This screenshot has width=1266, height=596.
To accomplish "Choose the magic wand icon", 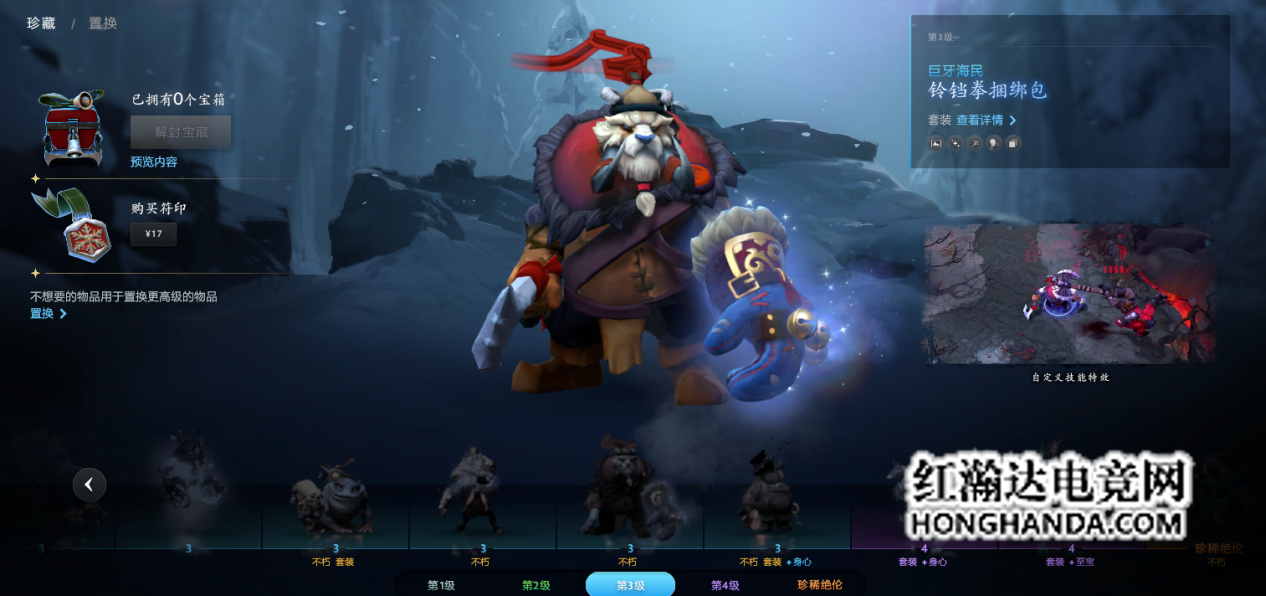I will click(975, 143).
